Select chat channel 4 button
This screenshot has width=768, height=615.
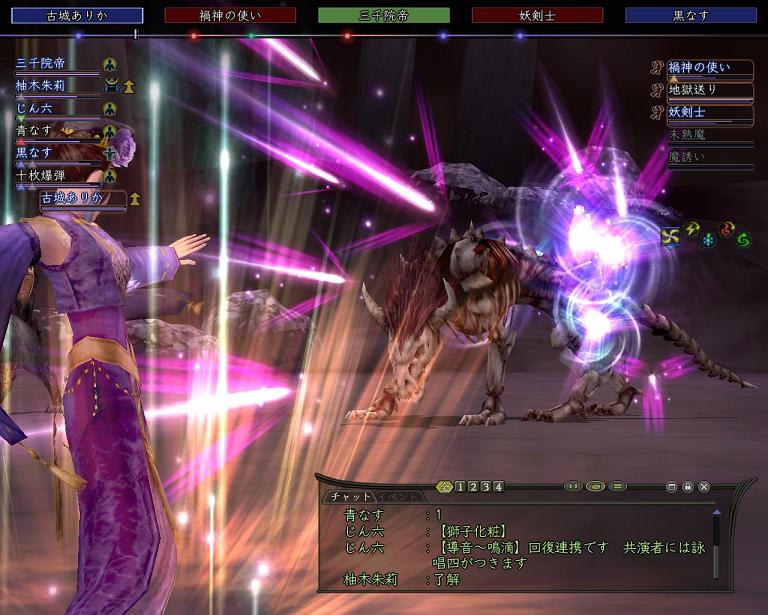(498, 487)
